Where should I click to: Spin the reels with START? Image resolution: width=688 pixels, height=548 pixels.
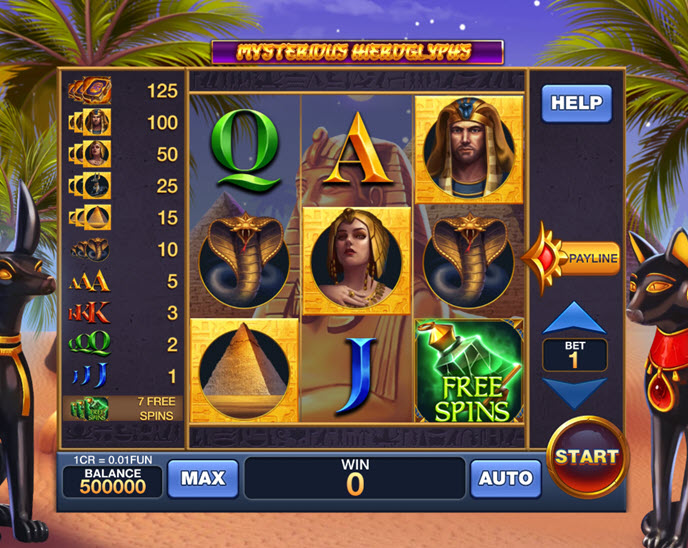coord(587,457)
